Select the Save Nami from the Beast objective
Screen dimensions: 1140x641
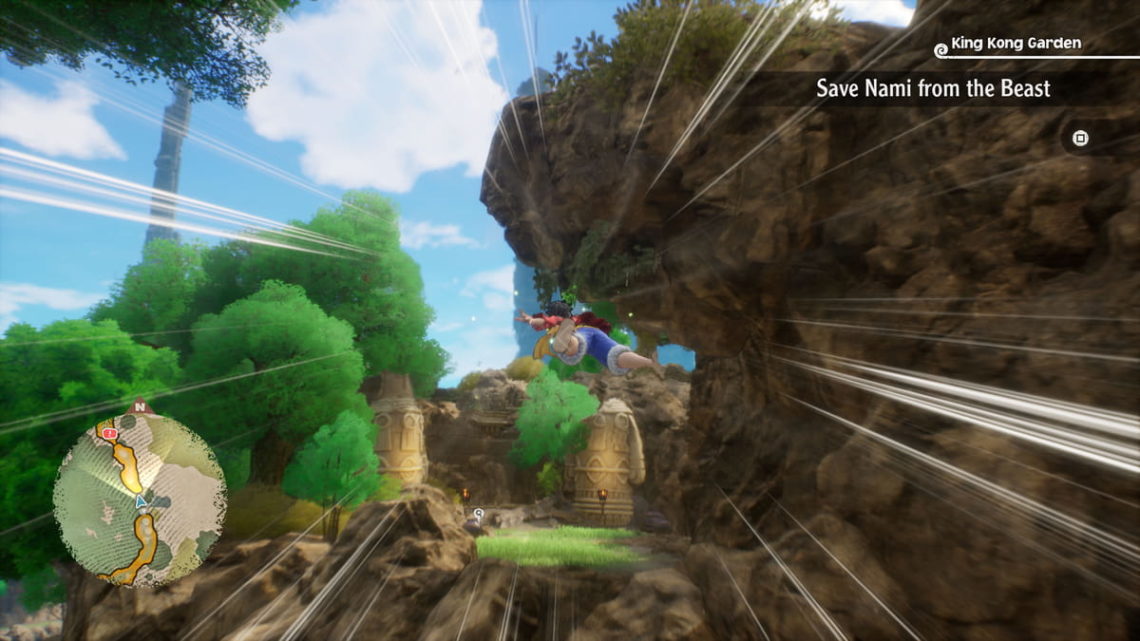pos(932,88)
